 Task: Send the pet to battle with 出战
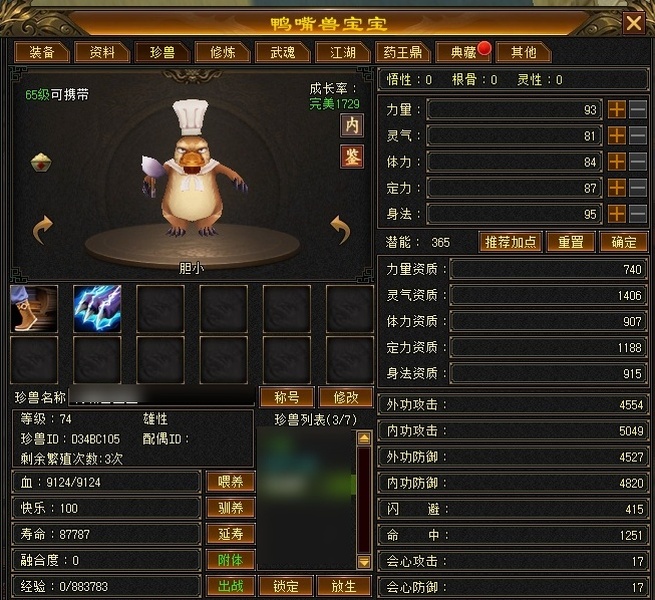click(x=230, y=586)
